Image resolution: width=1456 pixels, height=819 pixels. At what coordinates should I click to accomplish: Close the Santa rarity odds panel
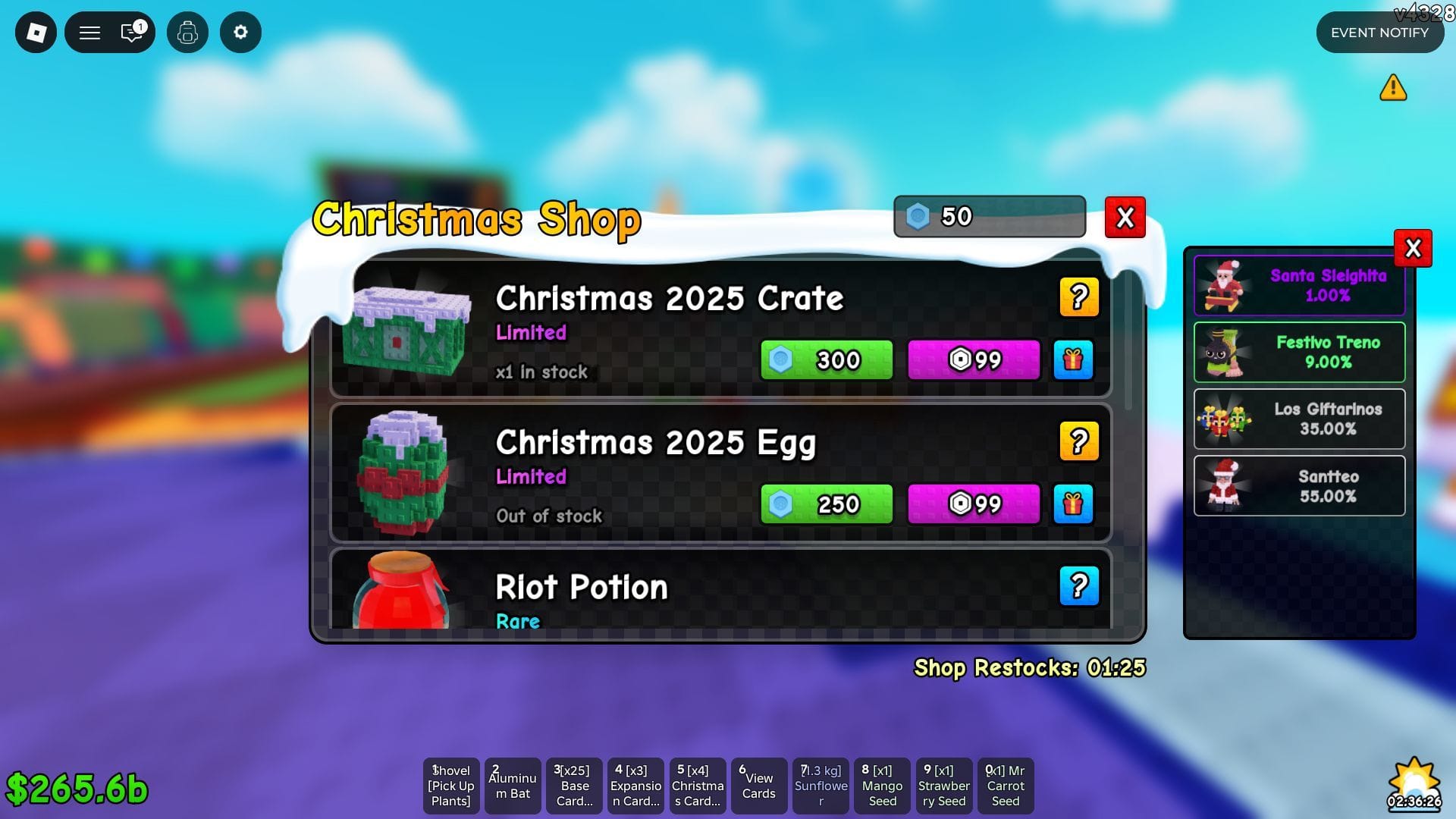pyautogui.click(x=1413, y=248)
